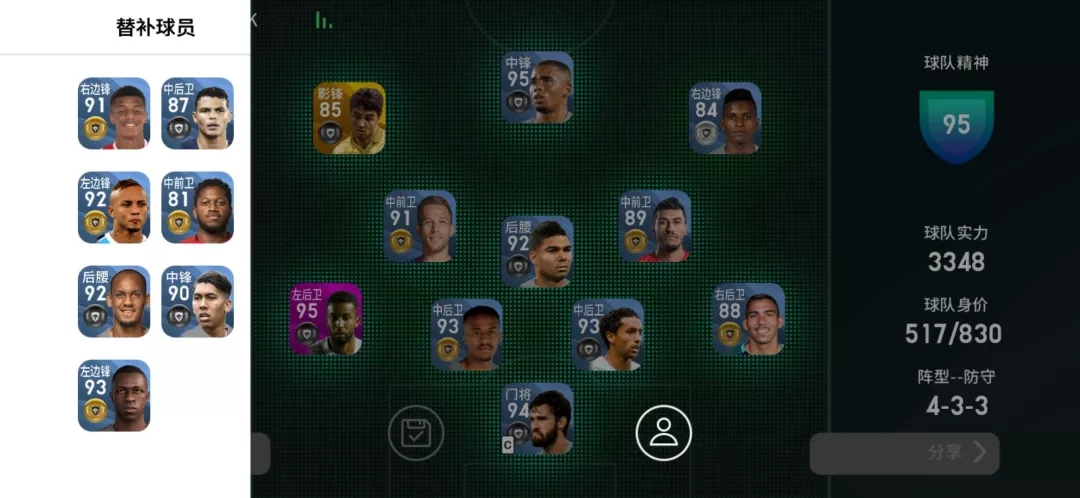Open the green bar chart stats icon
This screenshot has height=498, width=1080.
[323, 20]
